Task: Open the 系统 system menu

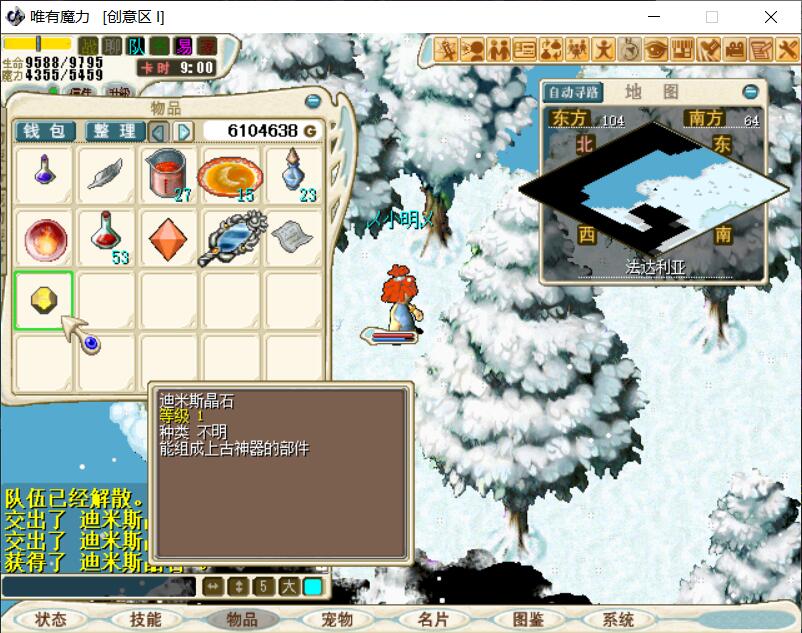Action: [x=618, y=619]
